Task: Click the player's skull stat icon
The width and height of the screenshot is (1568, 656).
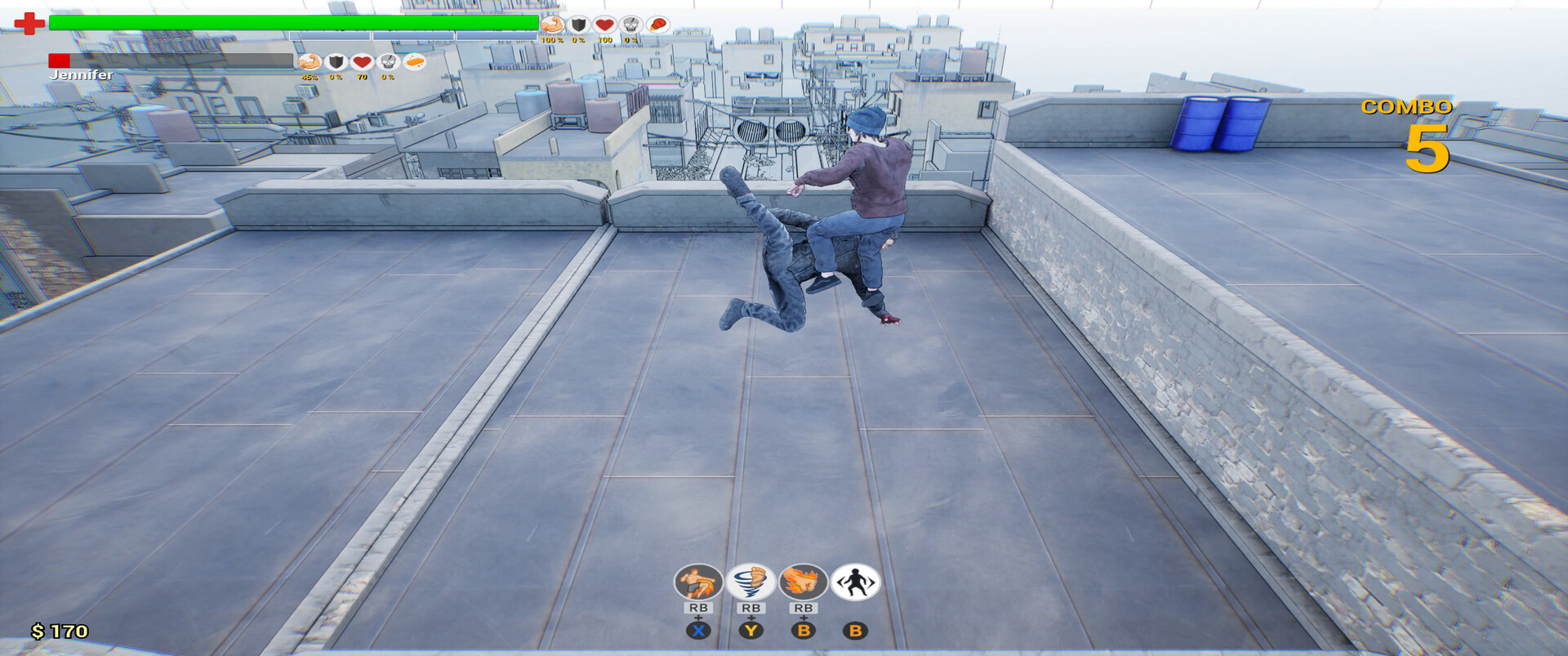Action: pos(630,25)
